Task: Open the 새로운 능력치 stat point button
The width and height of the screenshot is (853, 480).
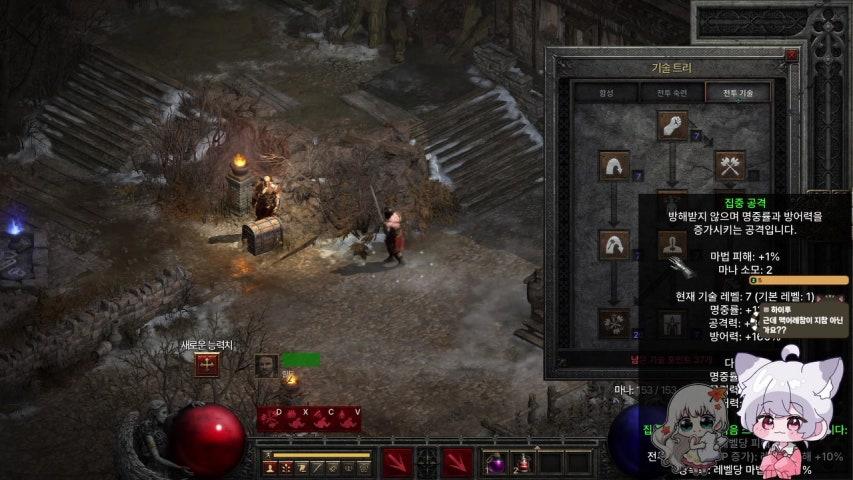Action: click(208, 364)
